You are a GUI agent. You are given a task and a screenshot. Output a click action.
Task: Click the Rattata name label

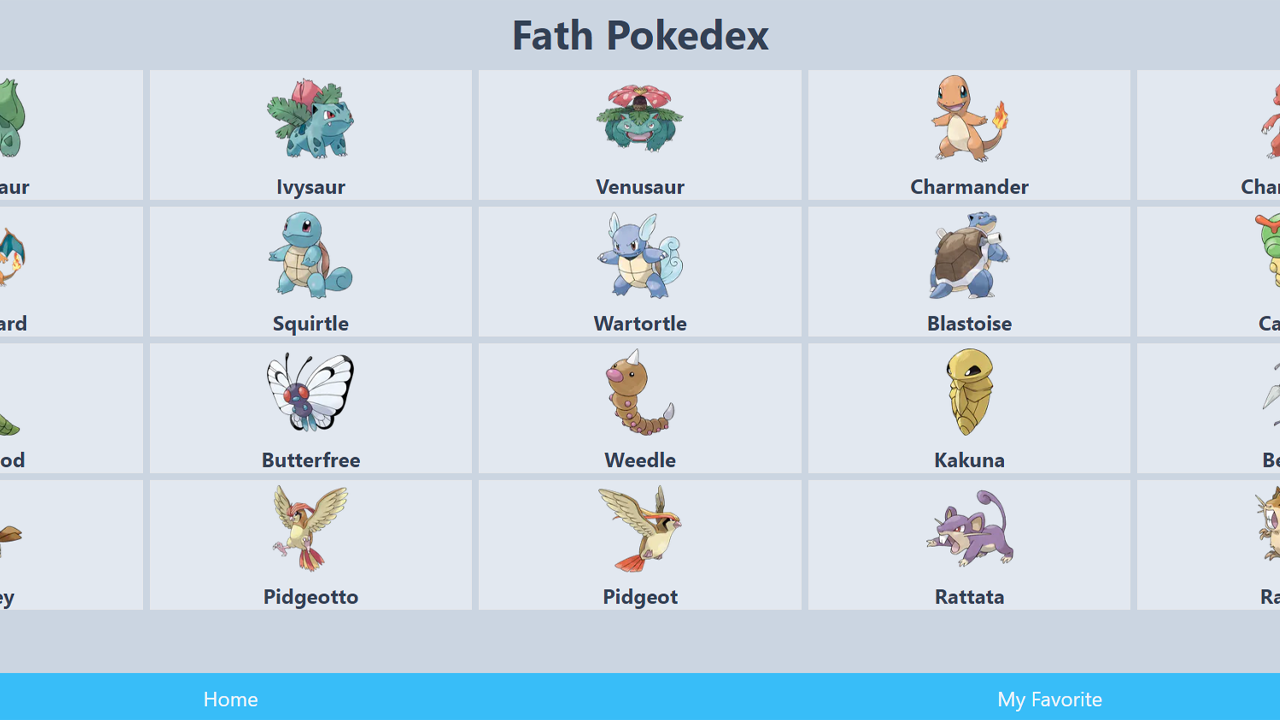[969, 596]
